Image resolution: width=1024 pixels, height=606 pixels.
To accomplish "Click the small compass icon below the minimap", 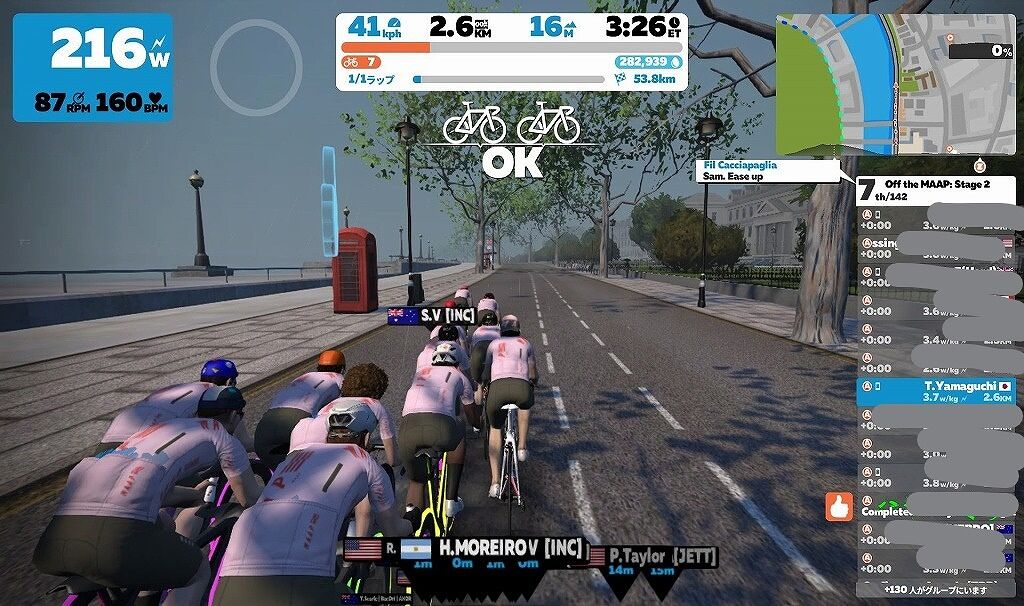I will click(x=979, y=164).
